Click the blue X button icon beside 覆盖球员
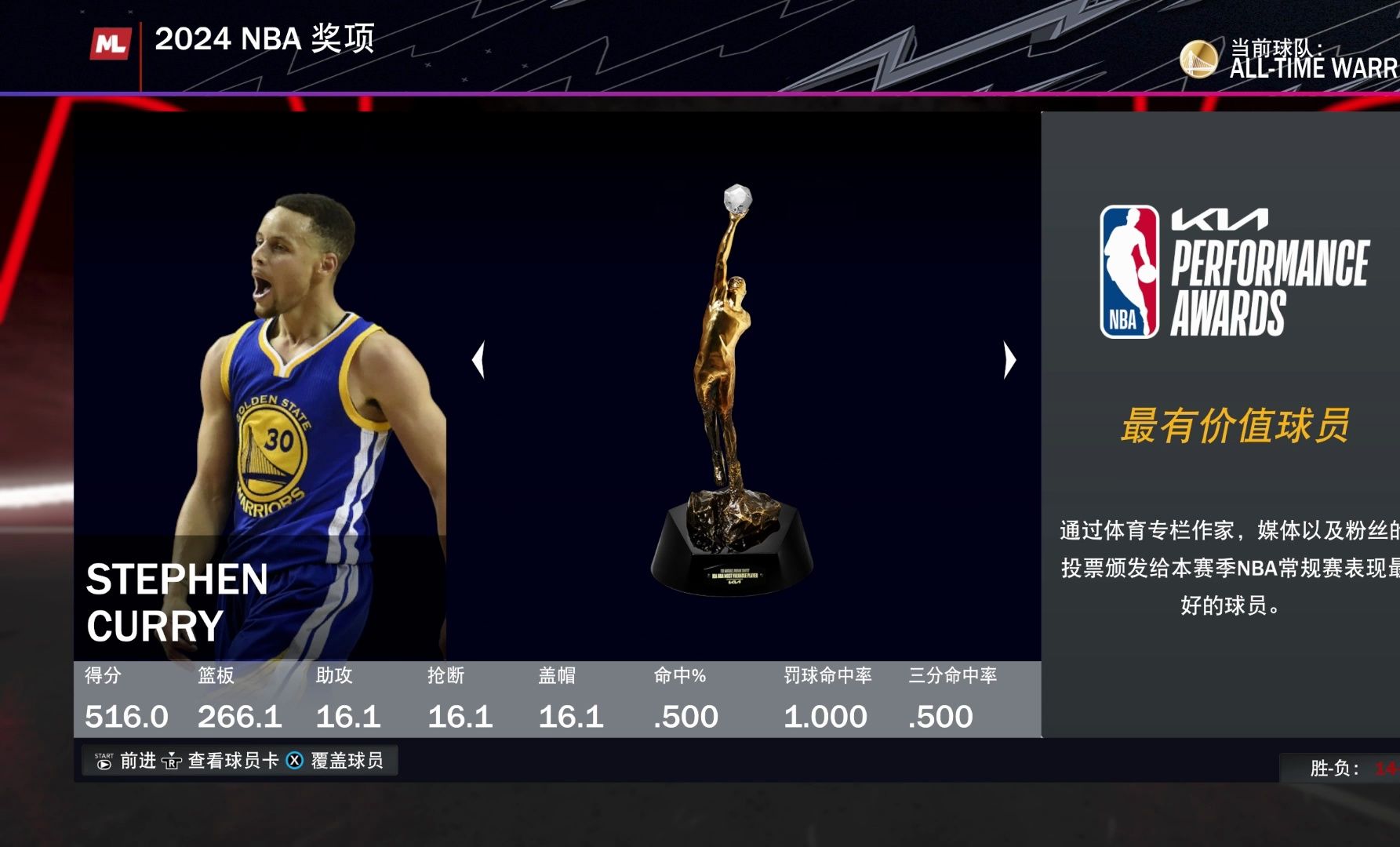The width and height of the screenshot is (1400, 847). (x=294, y=760)
